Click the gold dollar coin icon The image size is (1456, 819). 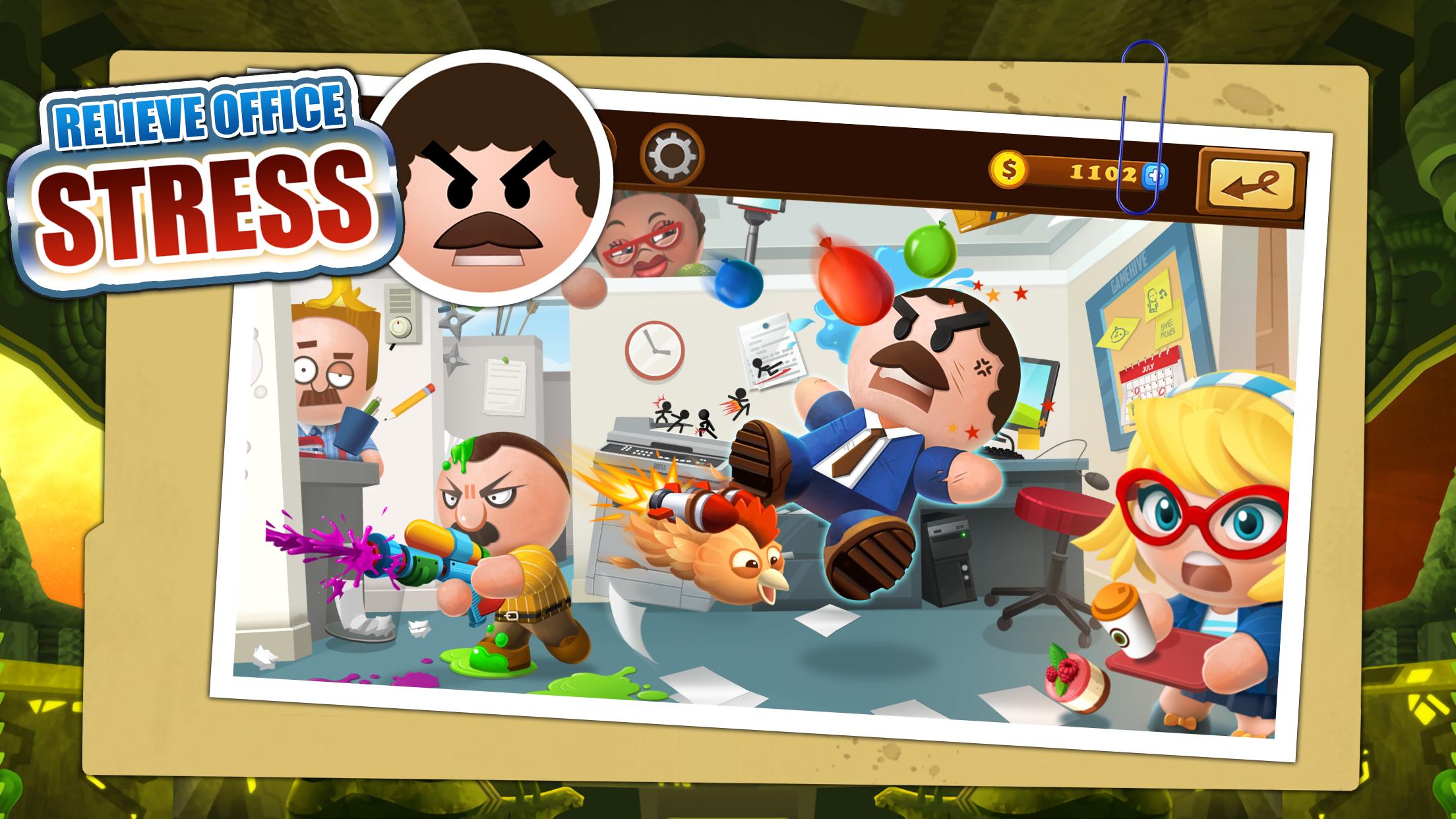pyautogui.click(x=1007, y=171)
